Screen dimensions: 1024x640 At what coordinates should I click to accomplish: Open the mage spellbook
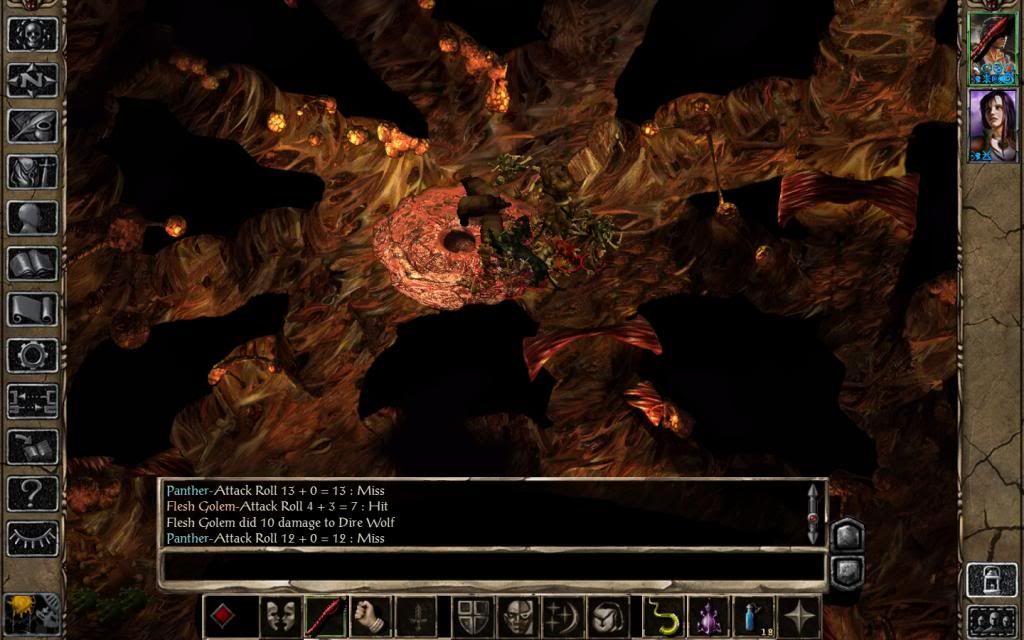pos(32,263)
